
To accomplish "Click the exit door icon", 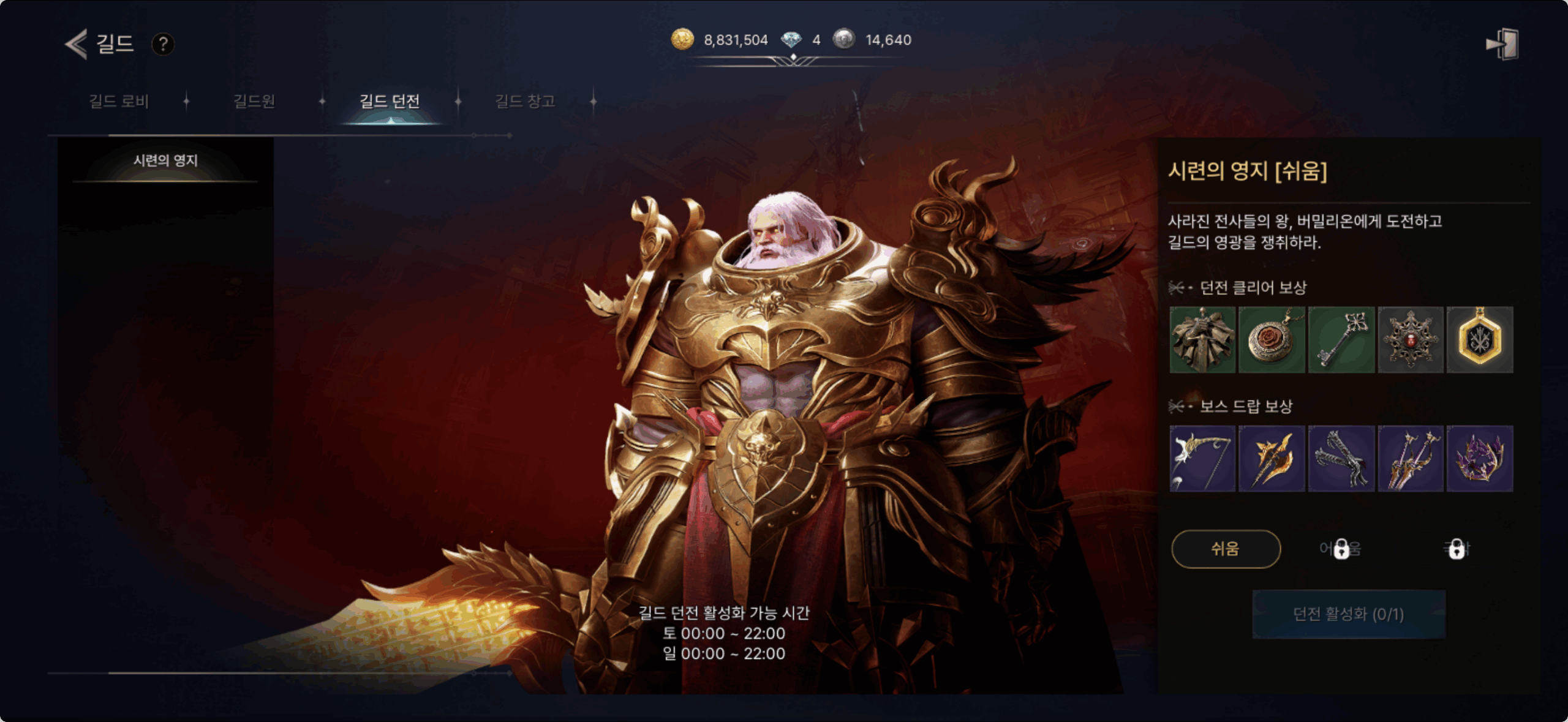I will 1502,44.
